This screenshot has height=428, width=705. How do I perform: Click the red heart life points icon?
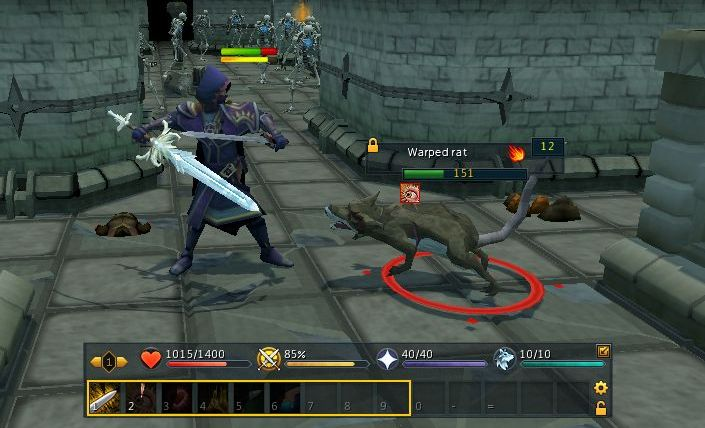(151, 360)
